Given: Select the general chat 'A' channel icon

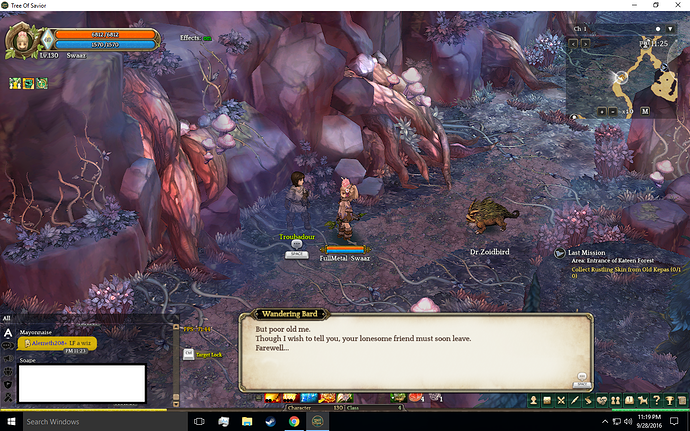Looking at the screenshot, I should pyautogui.click(x=8, y=332).
